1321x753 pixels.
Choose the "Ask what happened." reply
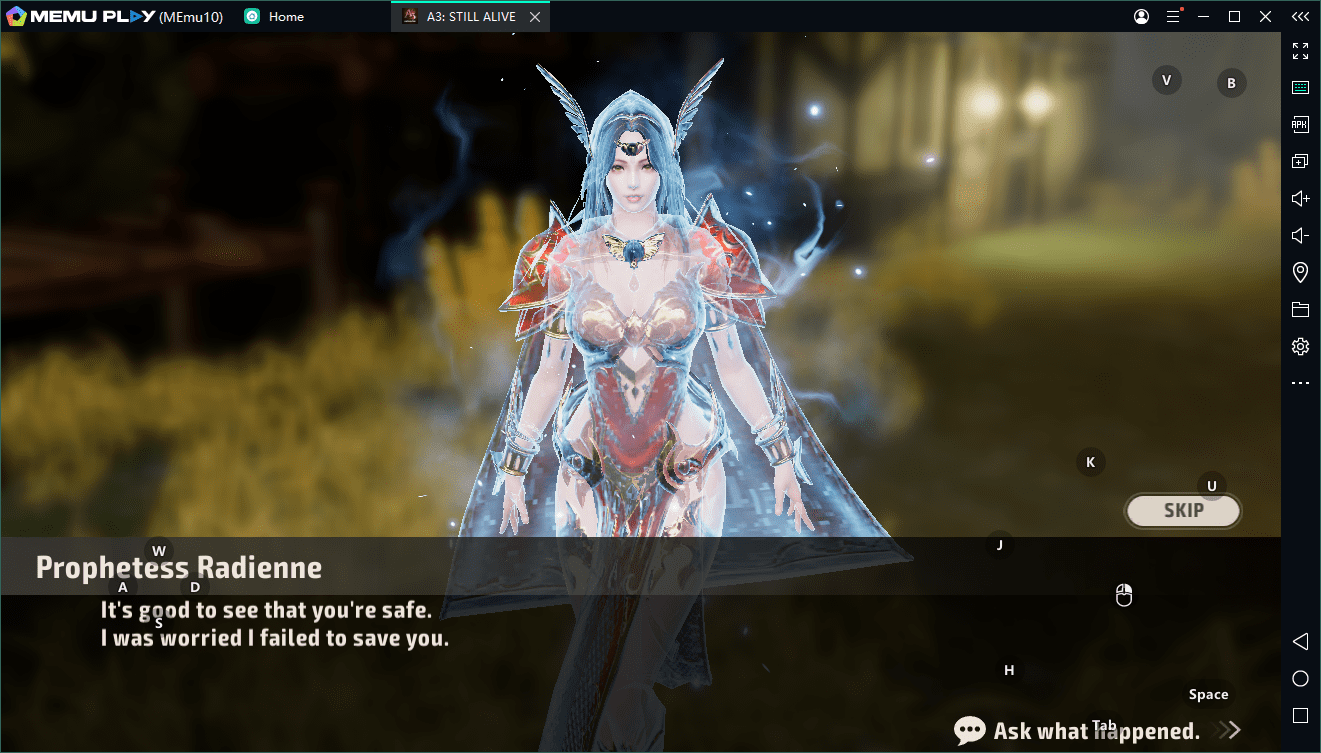1096,731
